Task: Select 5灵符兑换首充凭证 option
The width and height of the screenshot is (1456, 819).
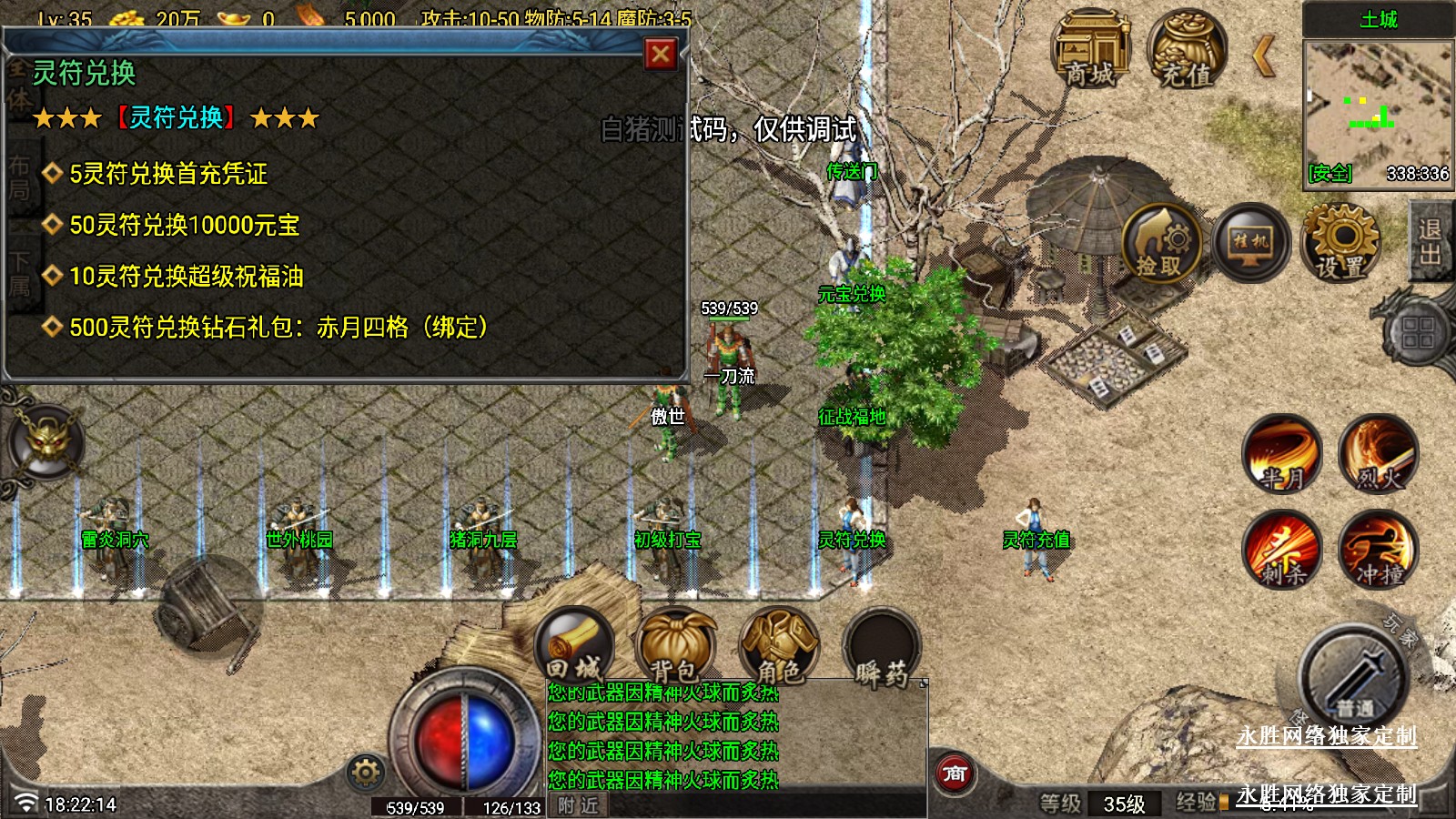Action: coord(168,174)
